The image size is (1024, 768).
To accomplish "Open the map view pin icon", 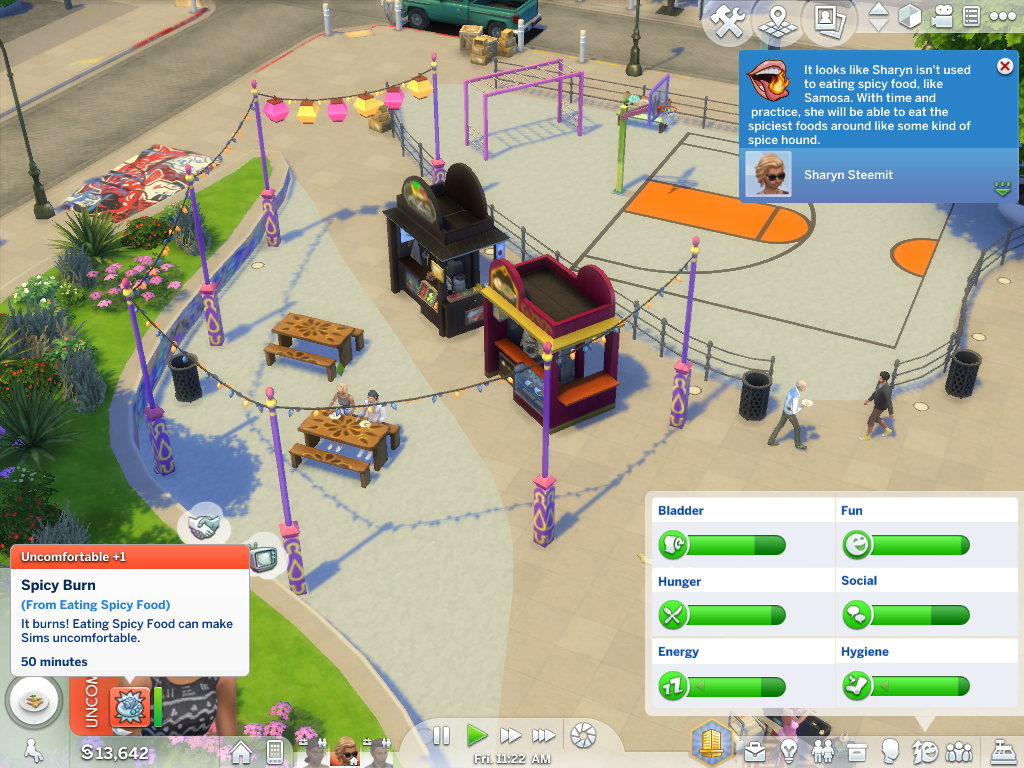I will click(778, 21).
